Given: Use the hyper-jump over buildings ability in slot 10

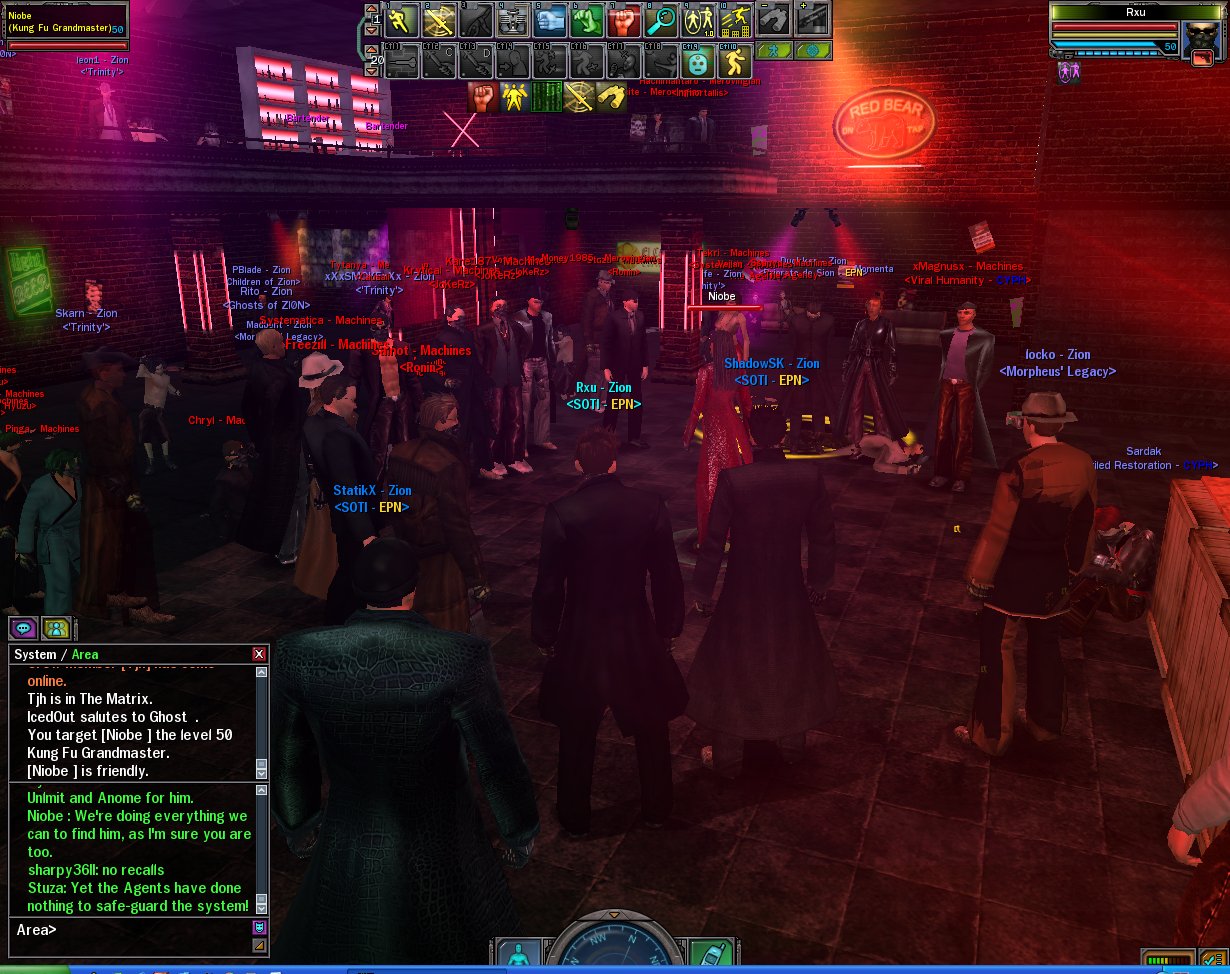Looking at the screenshot, I should (736, 20).
